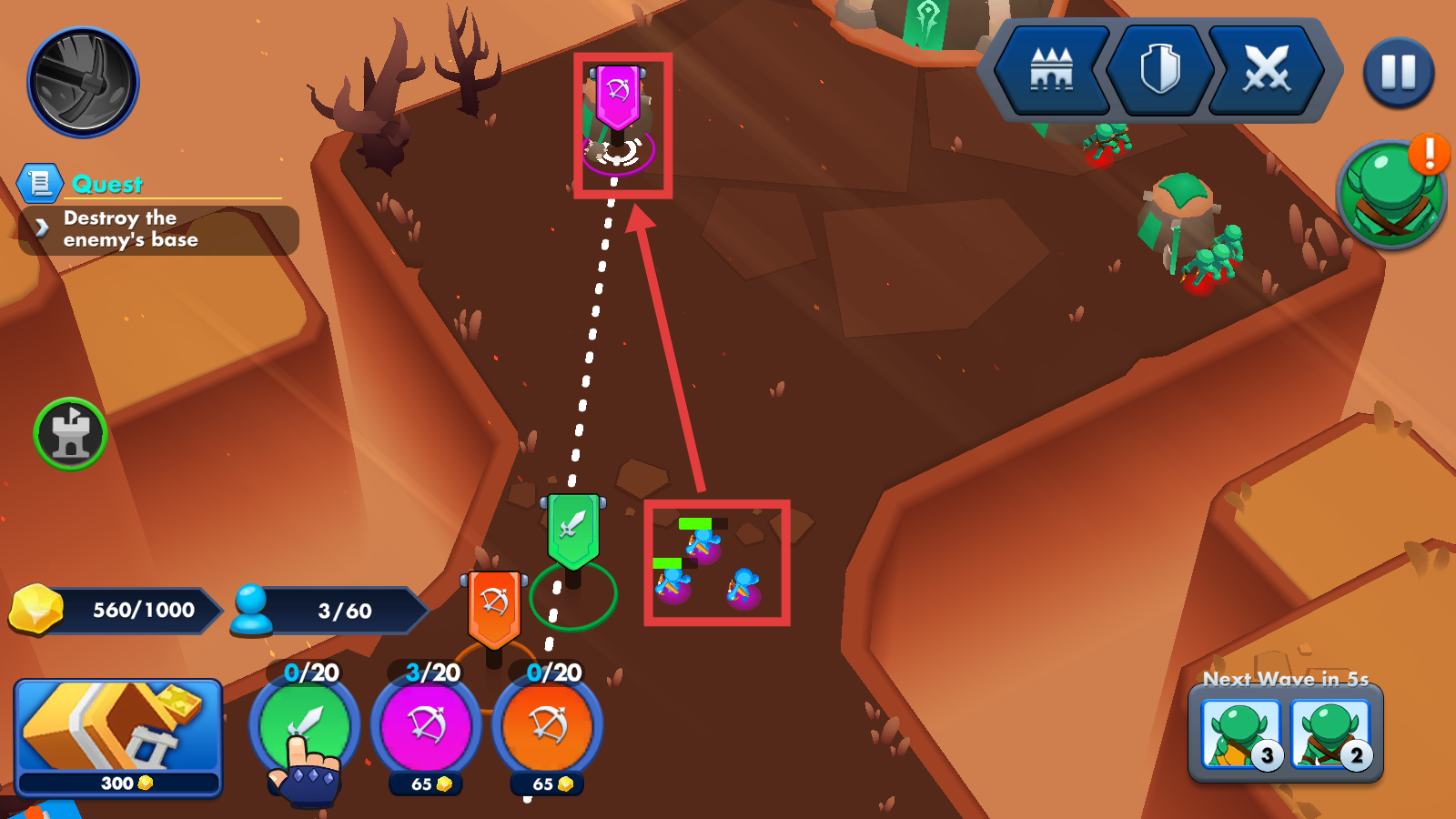Recruit orange archer for 65 gold

pos(548,728)
